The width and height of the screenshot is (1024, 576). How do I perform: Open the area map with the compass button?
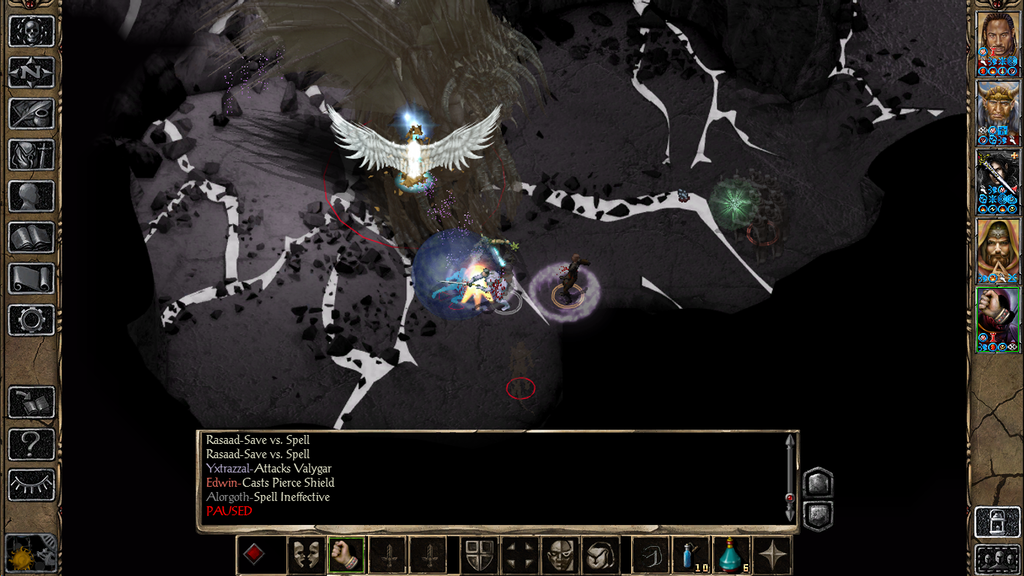(x=30, y=72)
